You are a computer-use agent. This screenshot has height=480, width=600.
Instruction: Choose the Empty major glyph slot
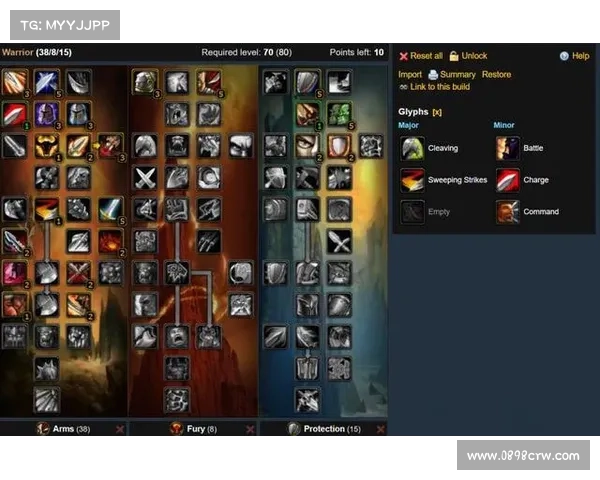438,212
